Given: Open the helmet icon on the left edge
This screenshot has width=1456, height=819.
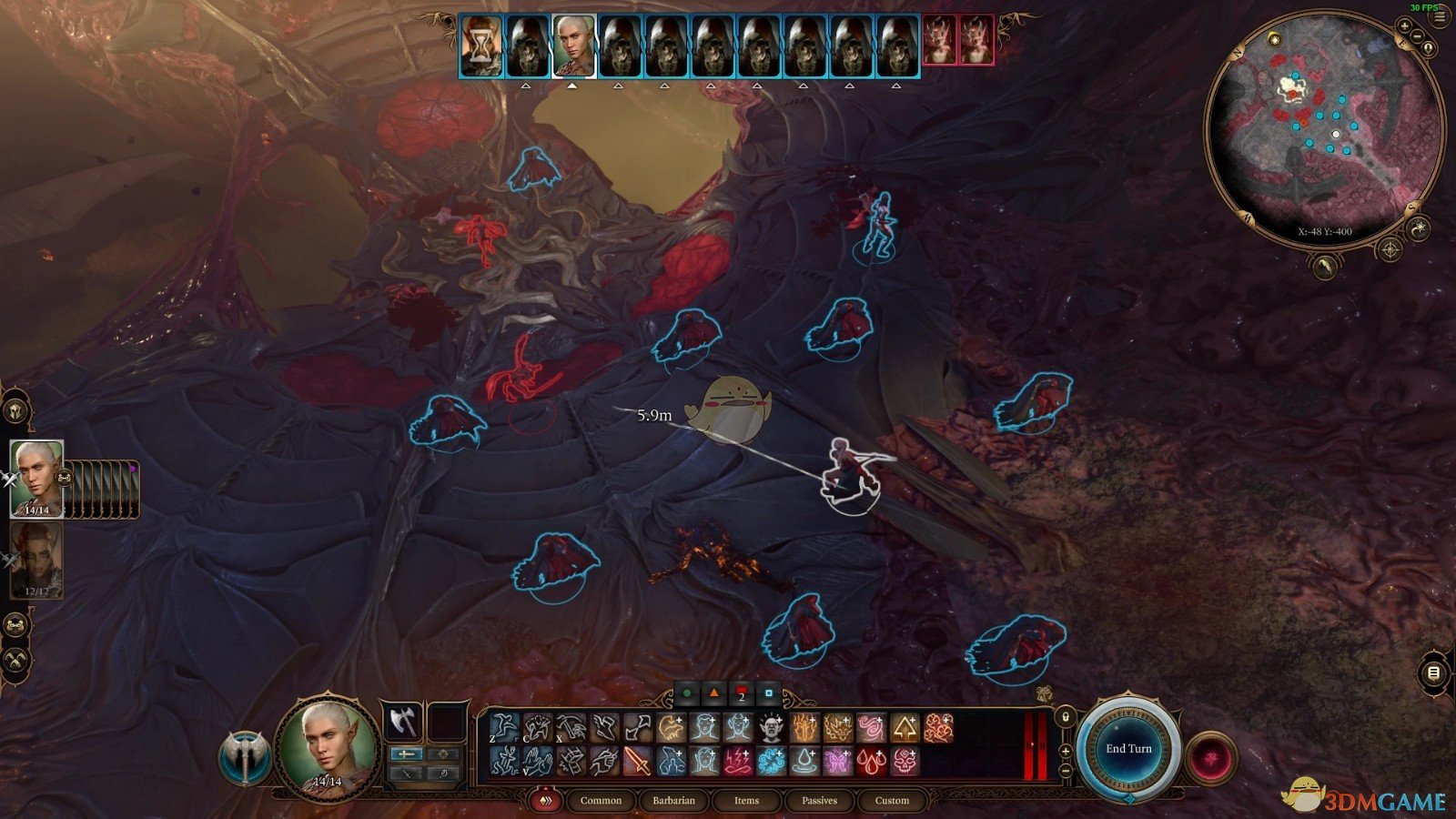Looking at the screenshot, I should pos(15,411).
